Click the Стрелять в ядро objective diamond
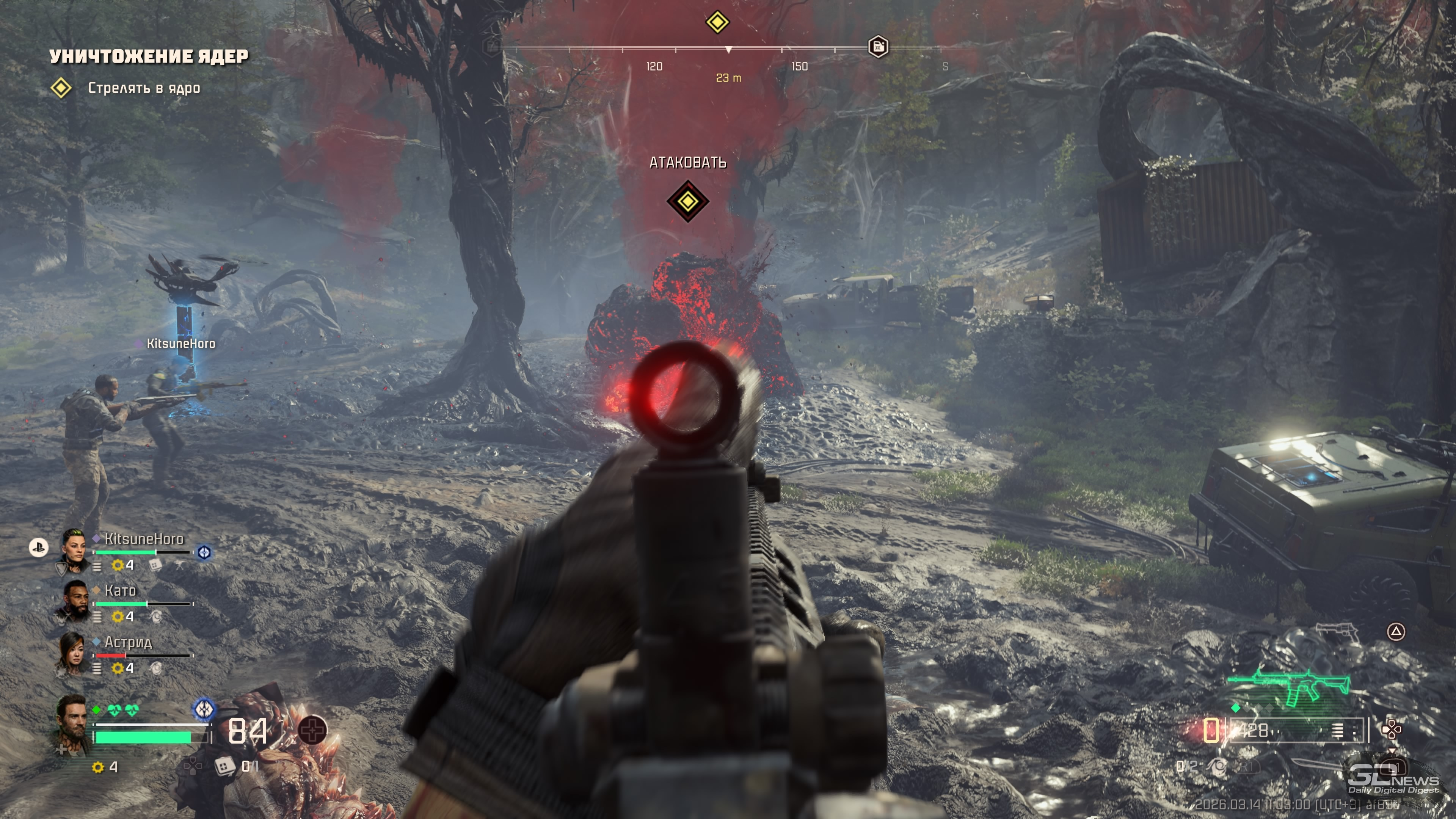 tap(61, 88)
